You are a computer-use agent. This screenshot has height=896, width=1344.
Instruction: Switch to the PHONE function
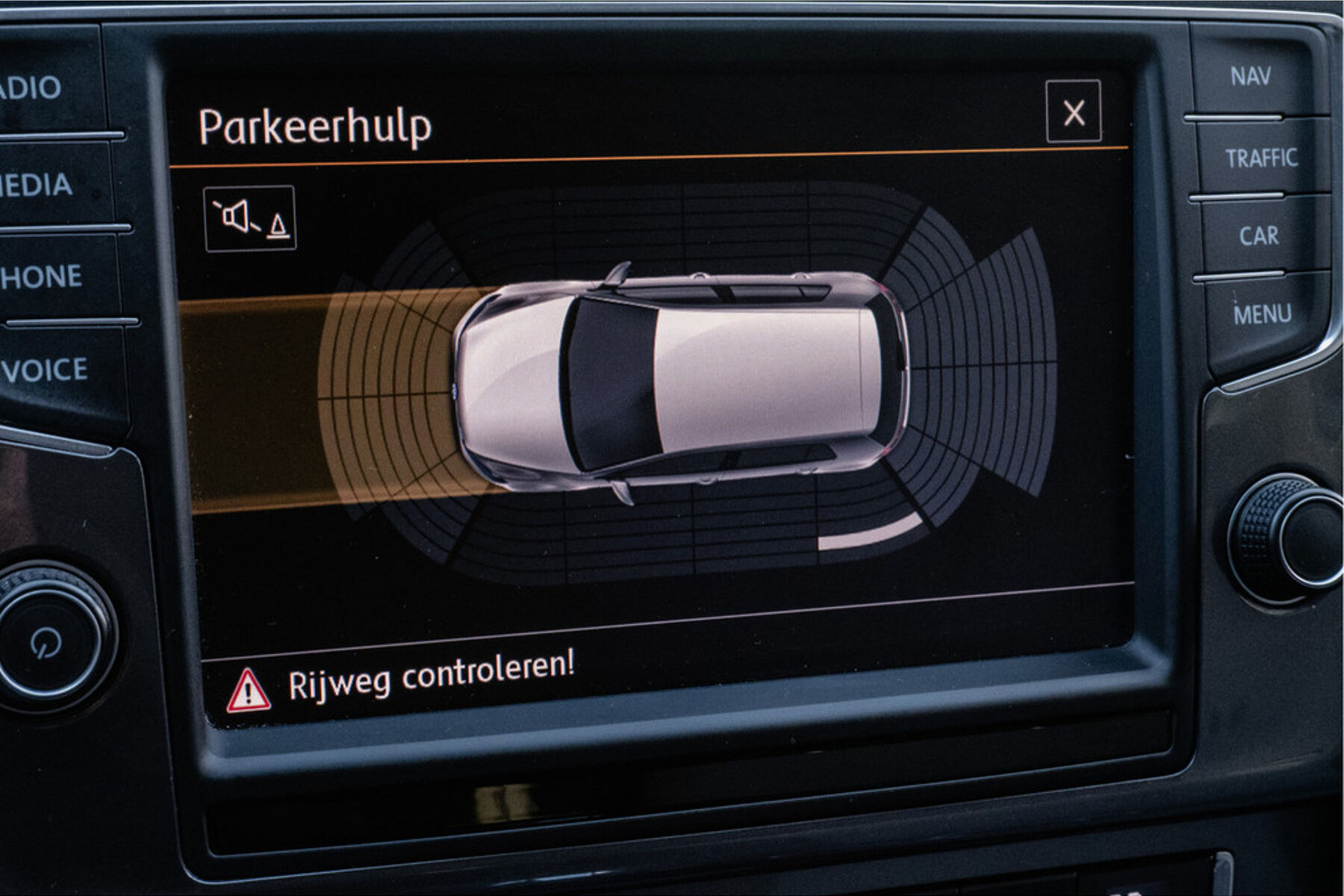click(x=41, y=277)
